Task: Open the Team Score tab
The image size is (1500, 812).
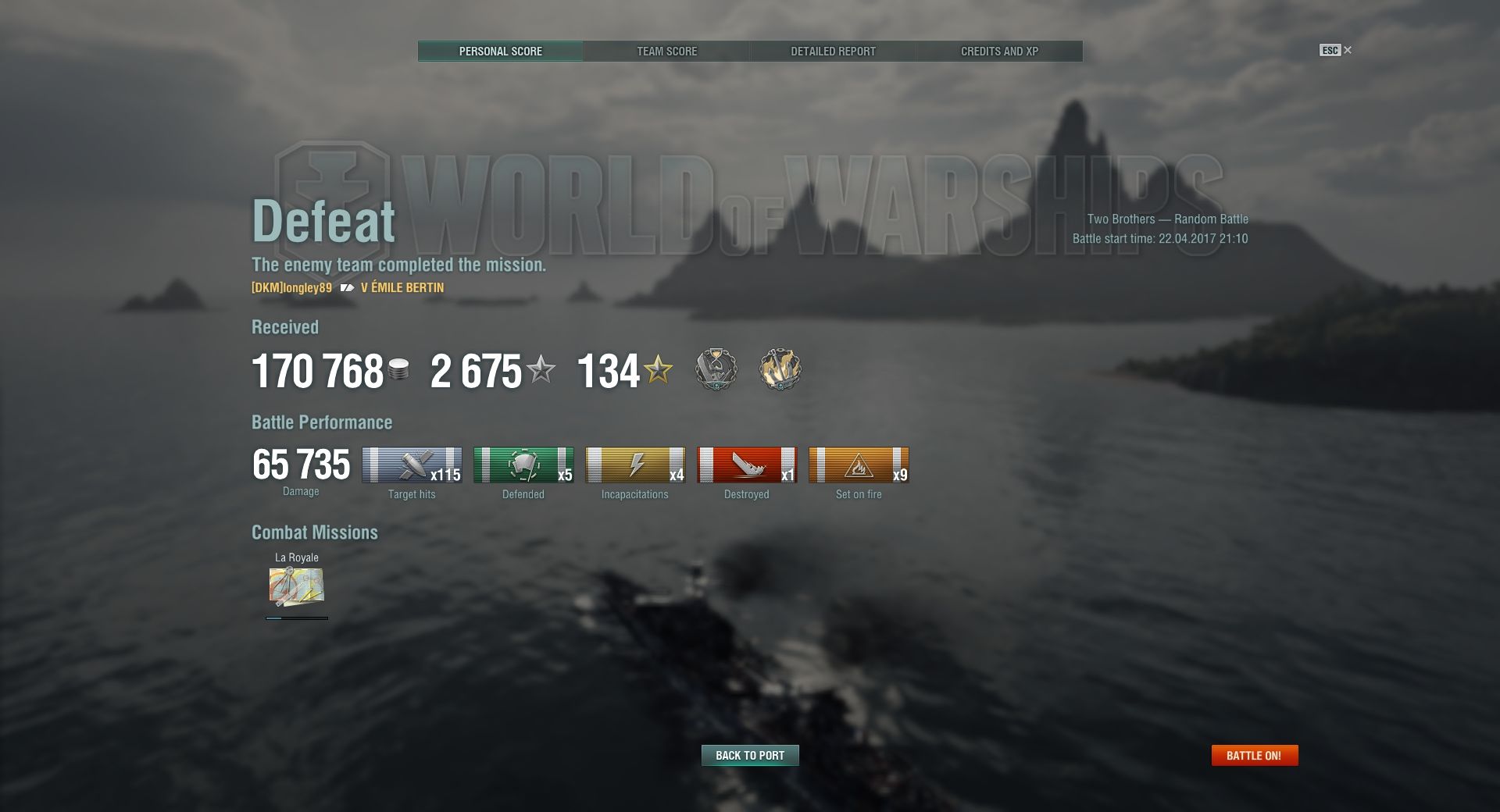Action: coord(666,52)
